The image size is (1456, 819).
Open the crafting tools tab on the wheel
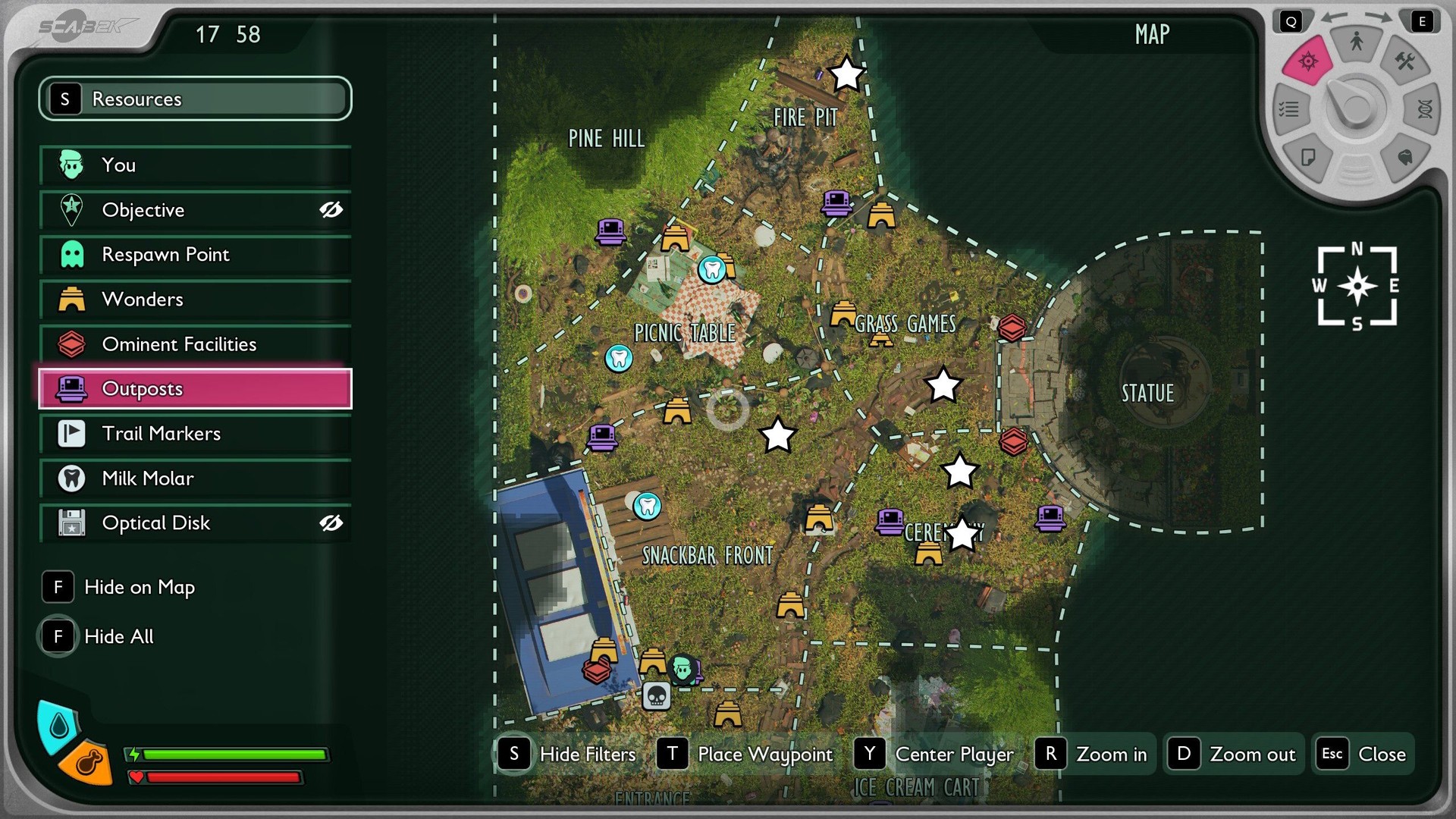point(1404,61)
